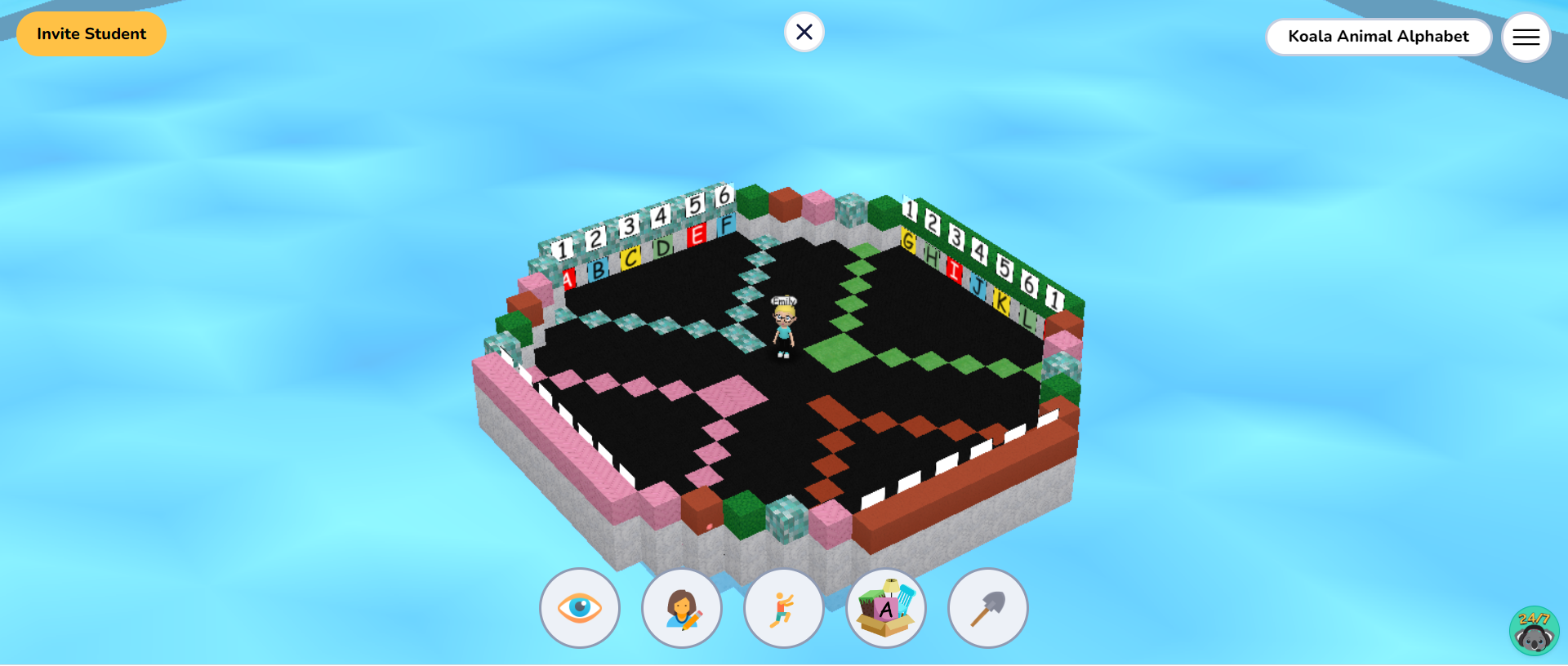Select the eye view tool
This screenshot has height=666, width=1568.
(579, 607)
